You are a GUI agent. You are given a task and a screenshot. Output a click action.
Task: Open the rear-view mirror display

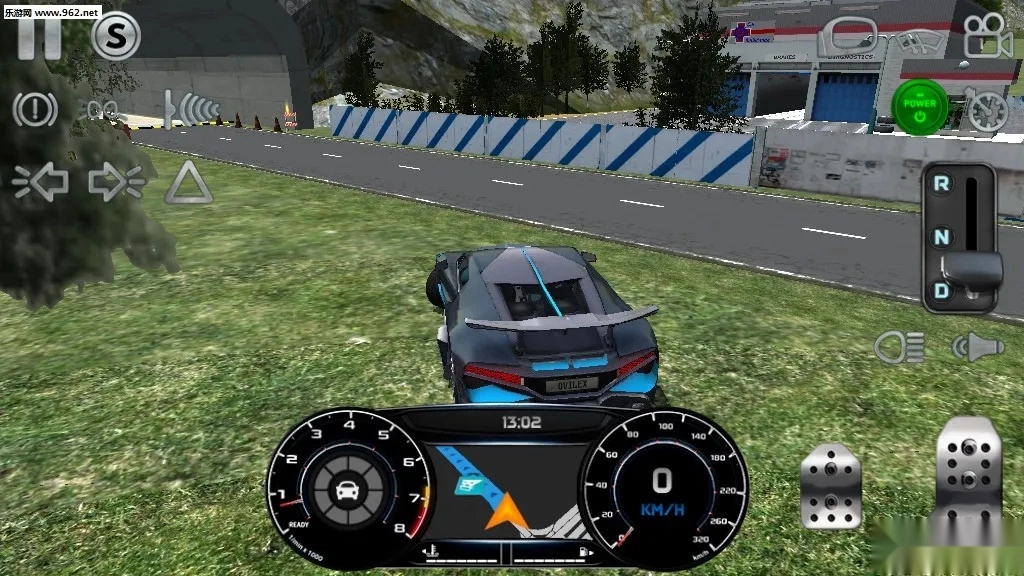(848, 38)
